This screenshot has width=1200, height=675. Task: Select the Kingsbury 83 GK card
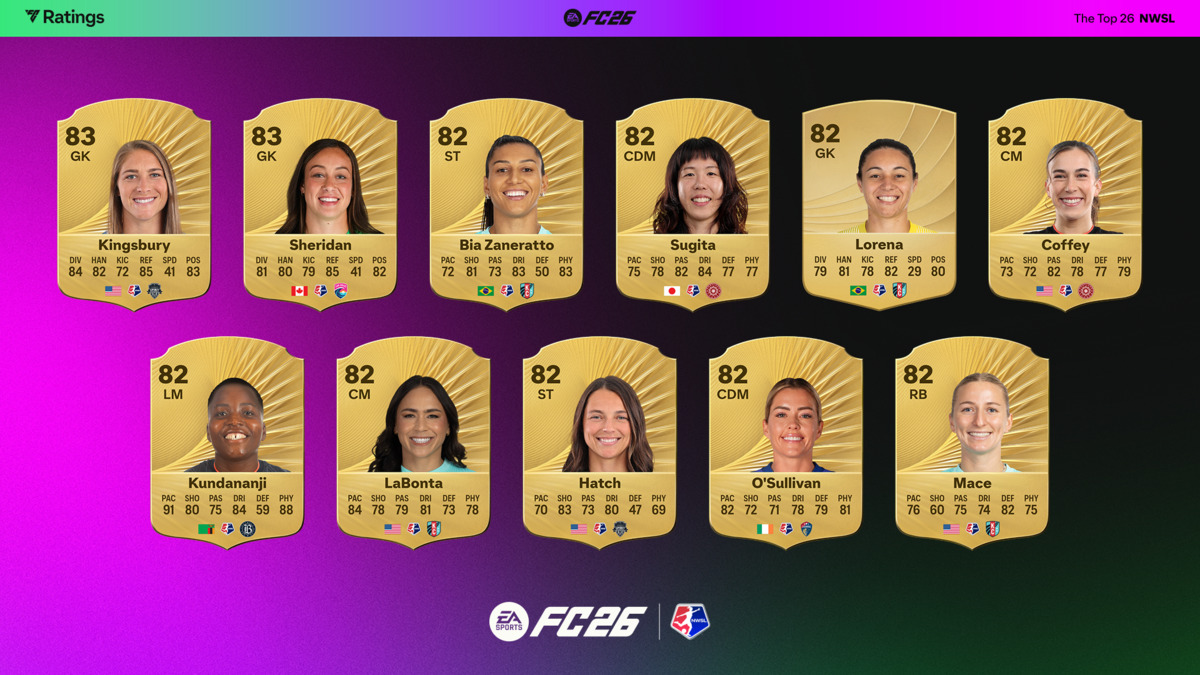point(134,200)
